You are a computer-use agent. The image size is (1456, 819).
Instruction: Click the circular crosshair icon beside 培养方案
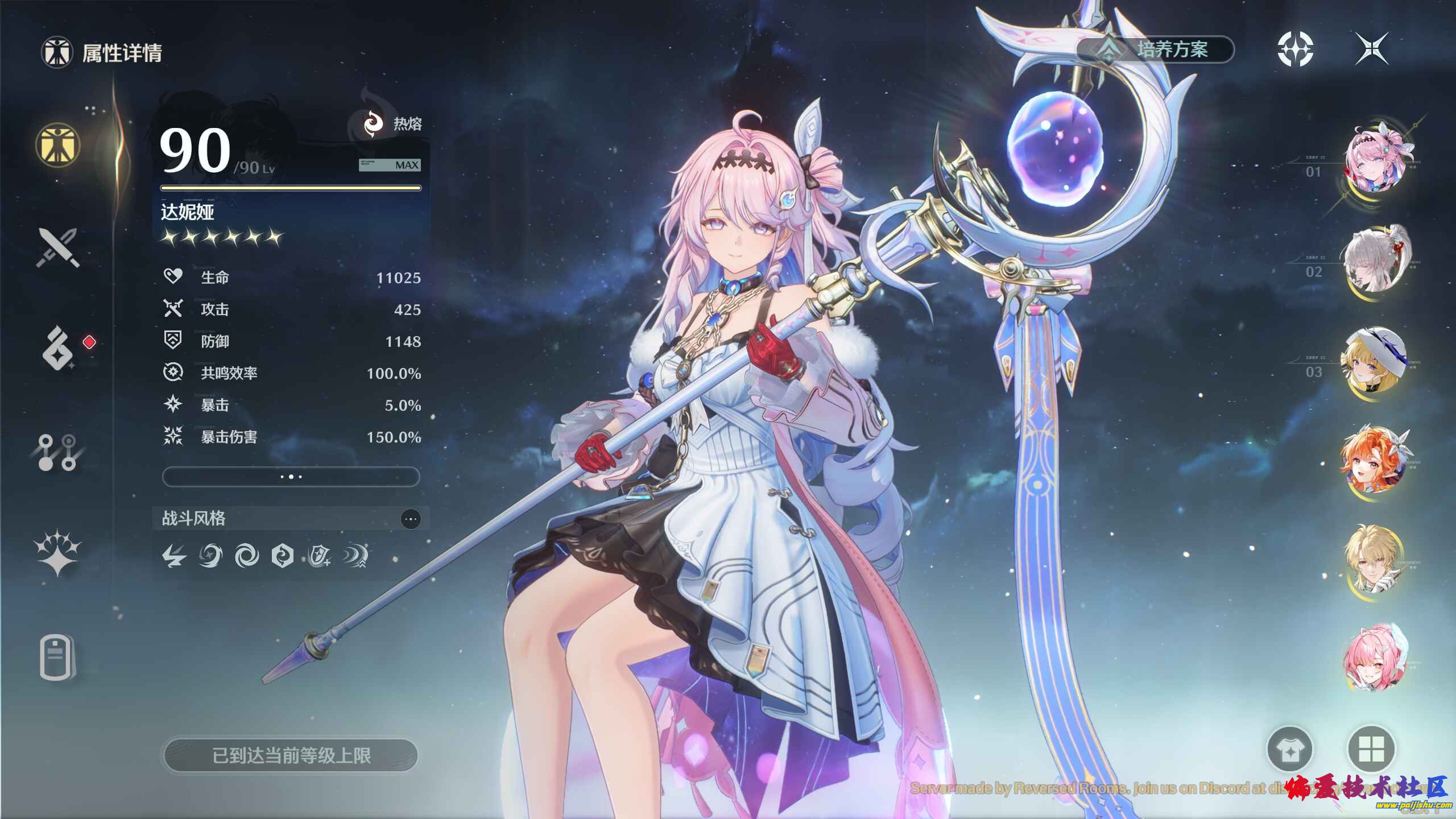[1295, 49]
